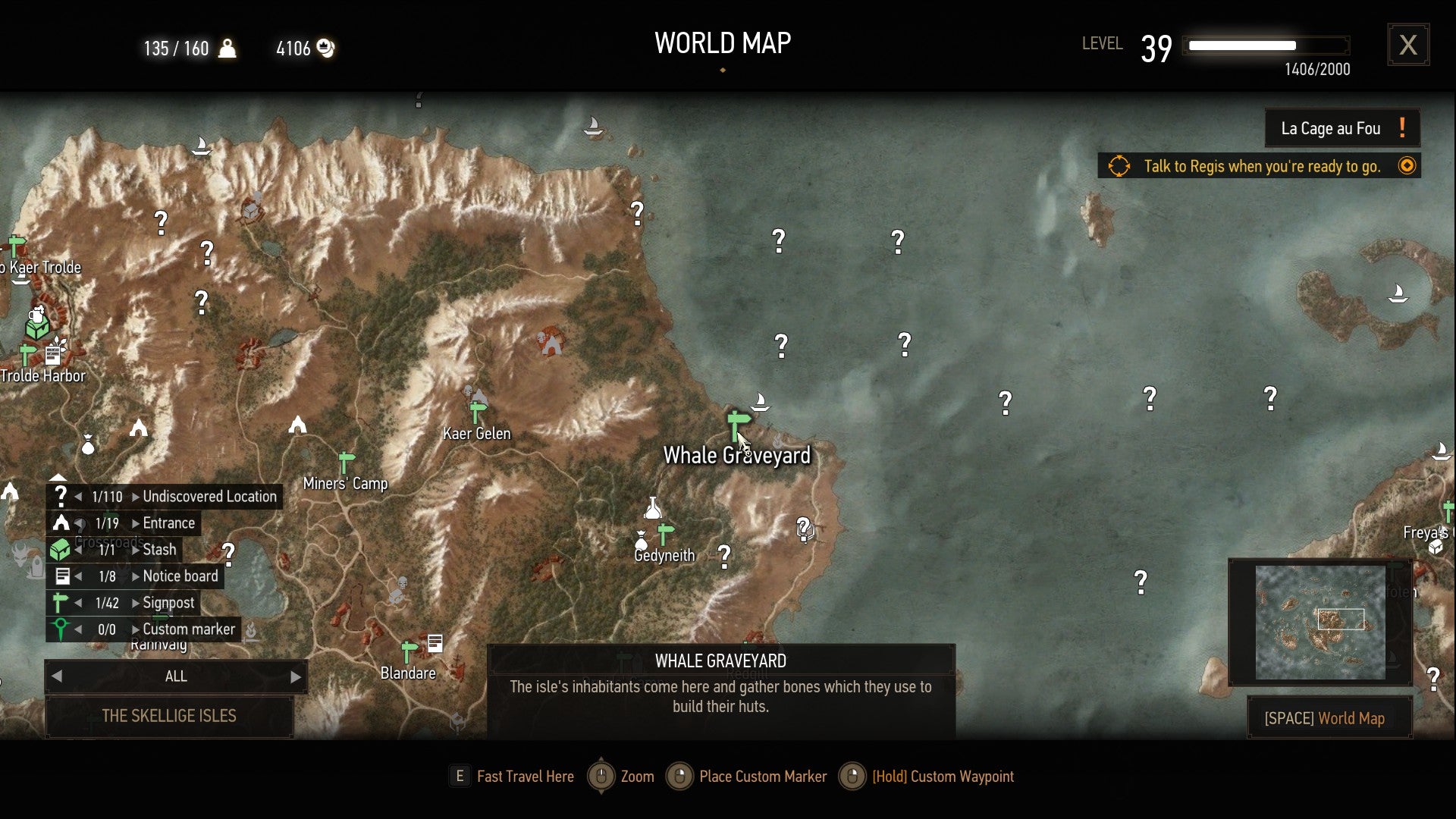Click the right arrow next to ALL filter
The height and width of the screenshot is (819, 1456).
[297, 676]
